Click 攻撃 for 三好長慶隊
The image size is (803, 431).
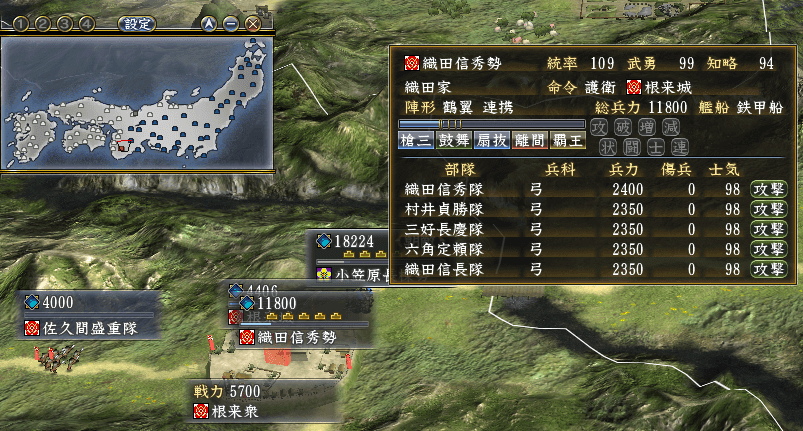click(768, 230)
